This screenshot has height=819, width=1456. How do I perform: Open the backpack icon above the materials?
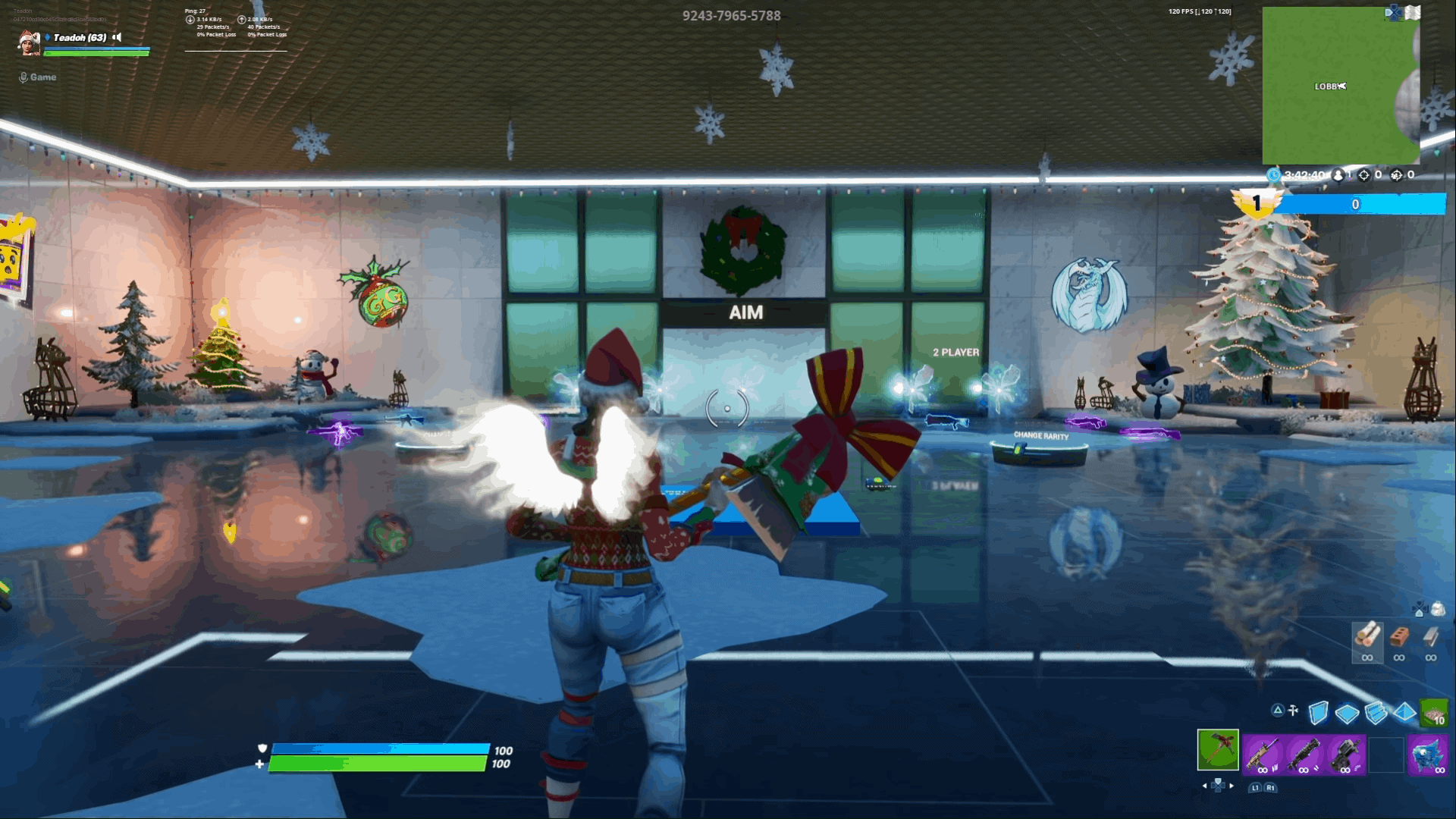click(1438, 608)
